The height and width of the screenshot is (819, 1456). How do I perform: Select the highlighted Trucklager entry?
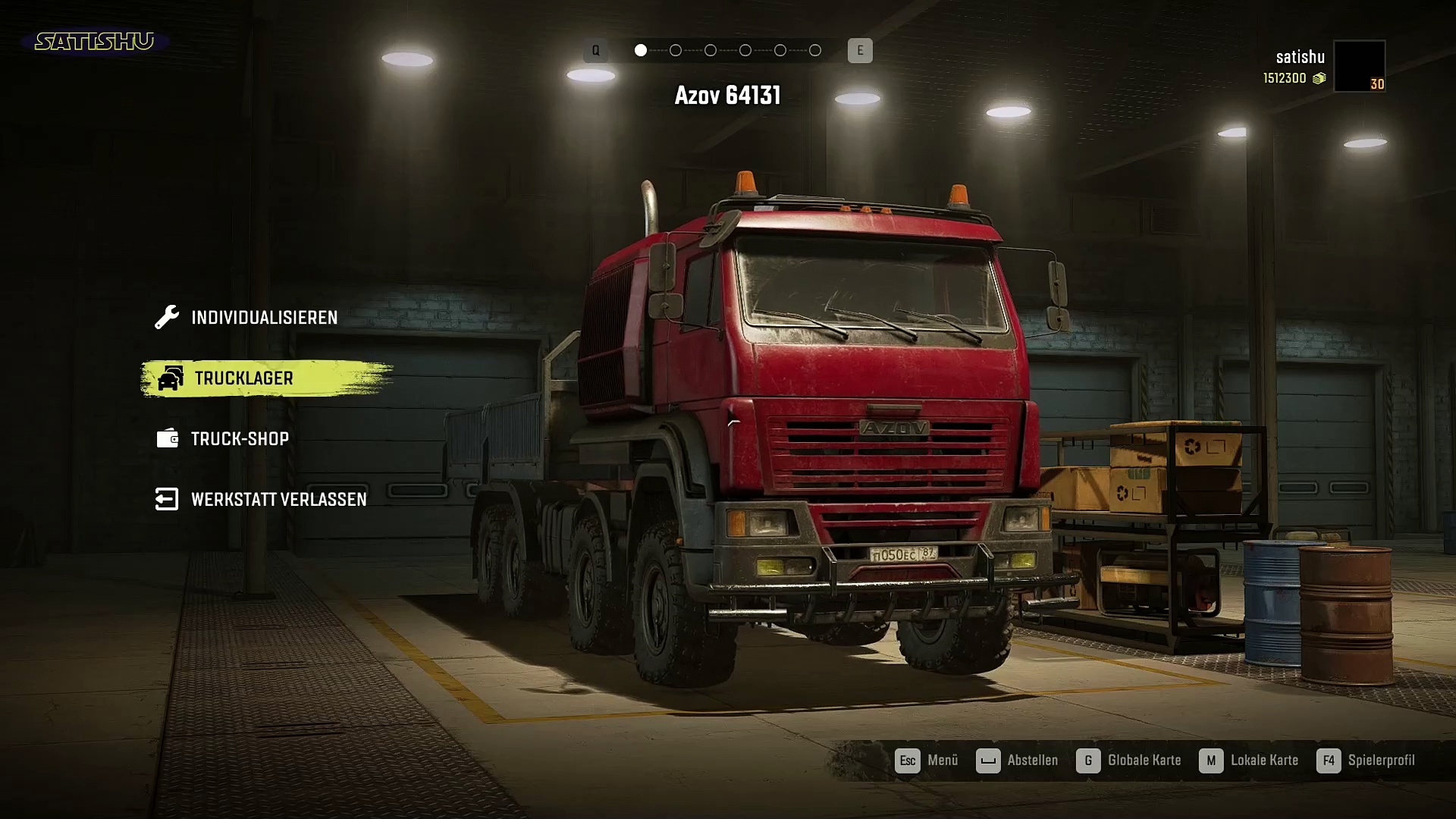pos(243,378)
